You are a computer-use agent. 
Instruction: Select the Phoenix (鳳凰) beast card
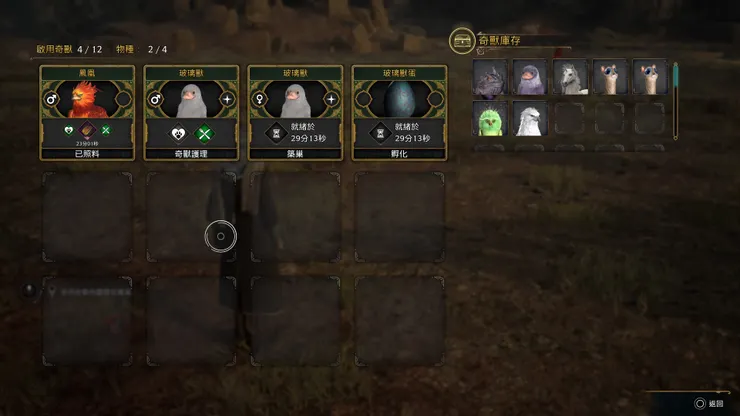[87, 113]
